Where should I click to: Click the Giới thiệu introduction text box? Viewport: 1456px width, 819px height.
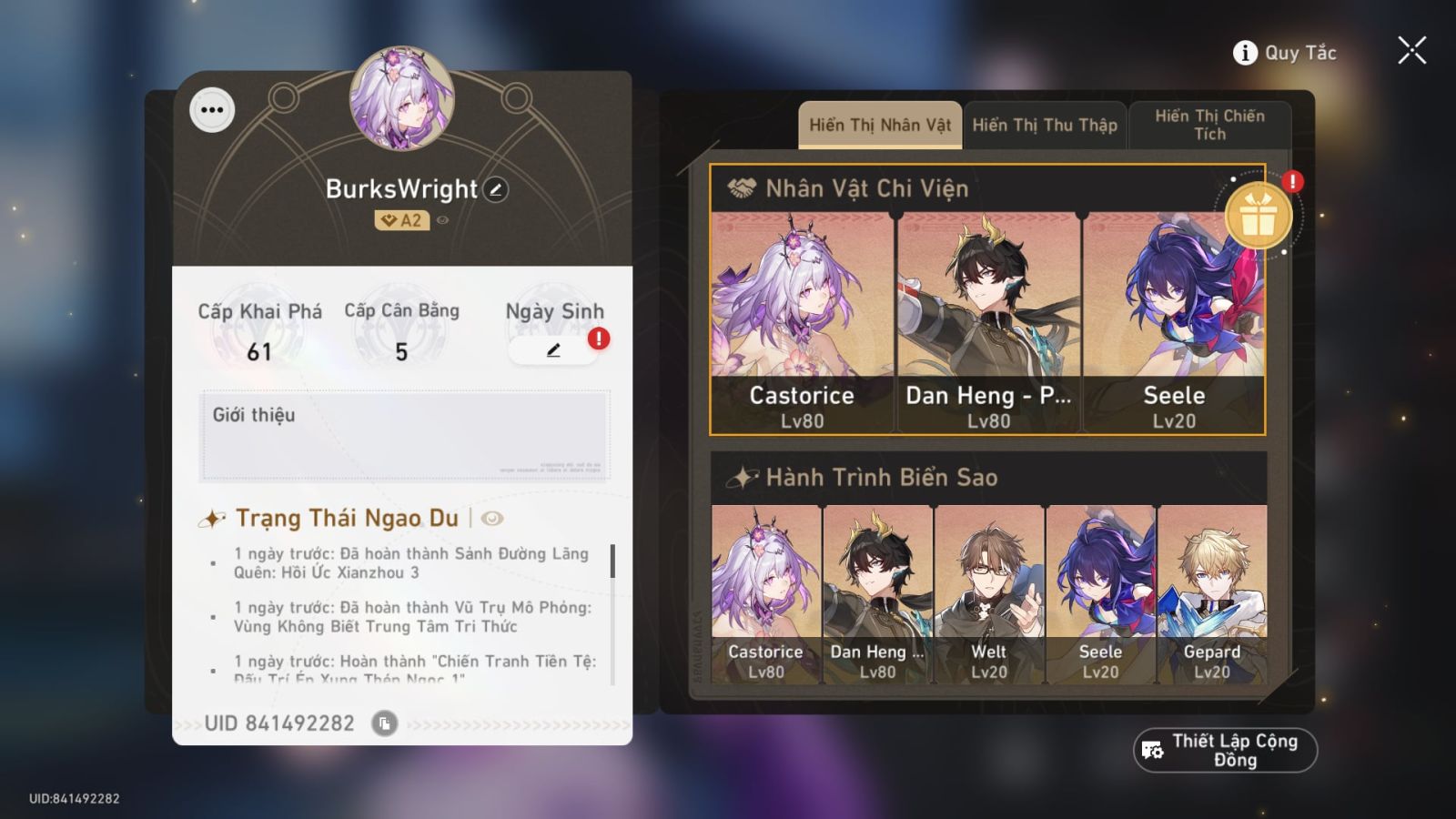pos(405,434)
